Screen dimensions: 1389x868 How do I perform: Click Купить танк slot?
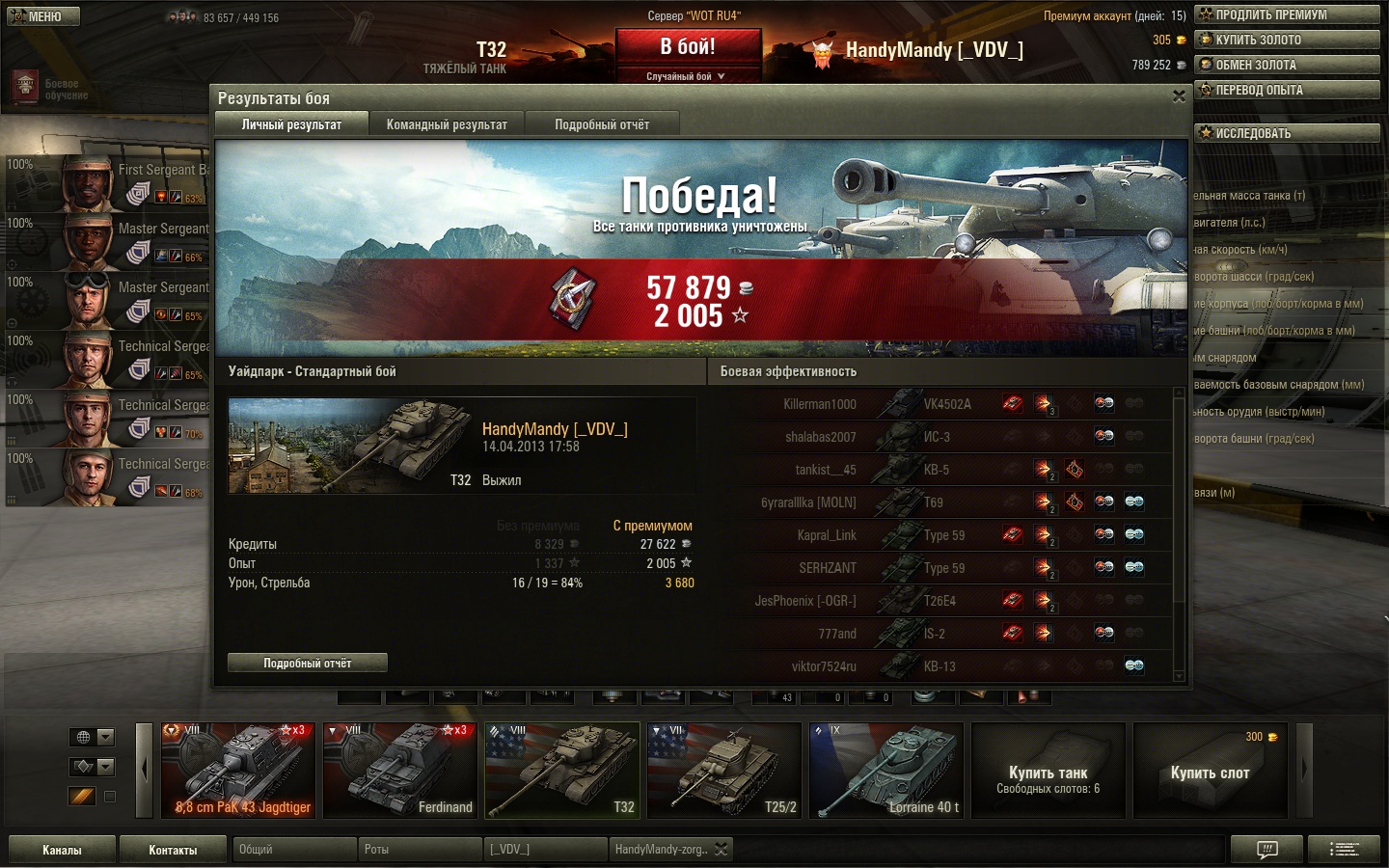tap(1049, 770)
